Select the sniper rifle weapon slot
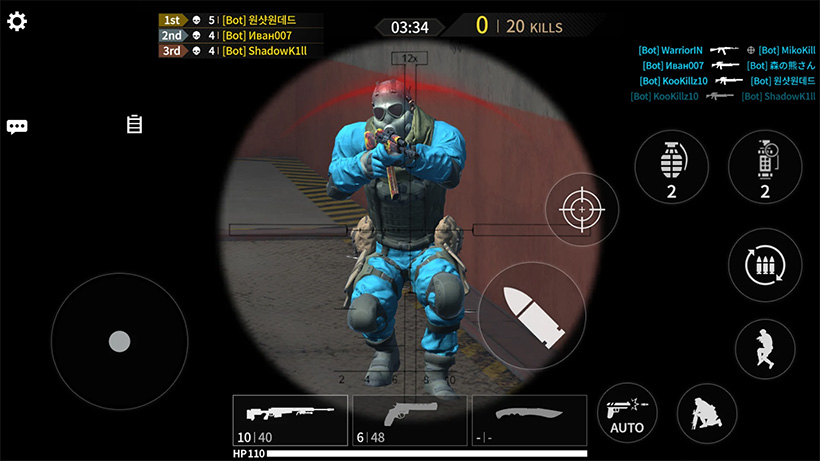This screenshot has width=820, height=461. 290,420
